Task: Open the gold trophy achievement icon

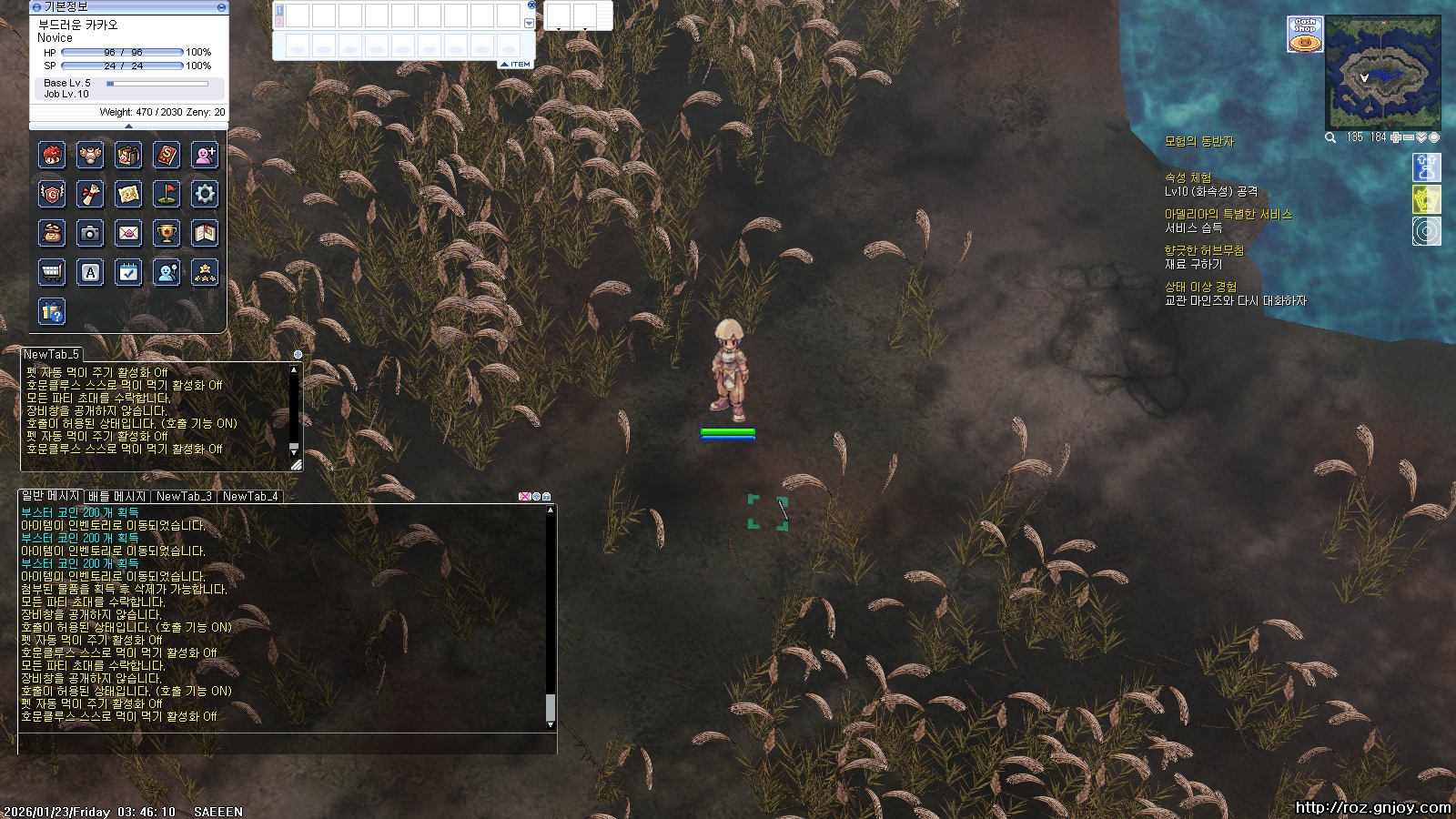Action: point(167,233)
